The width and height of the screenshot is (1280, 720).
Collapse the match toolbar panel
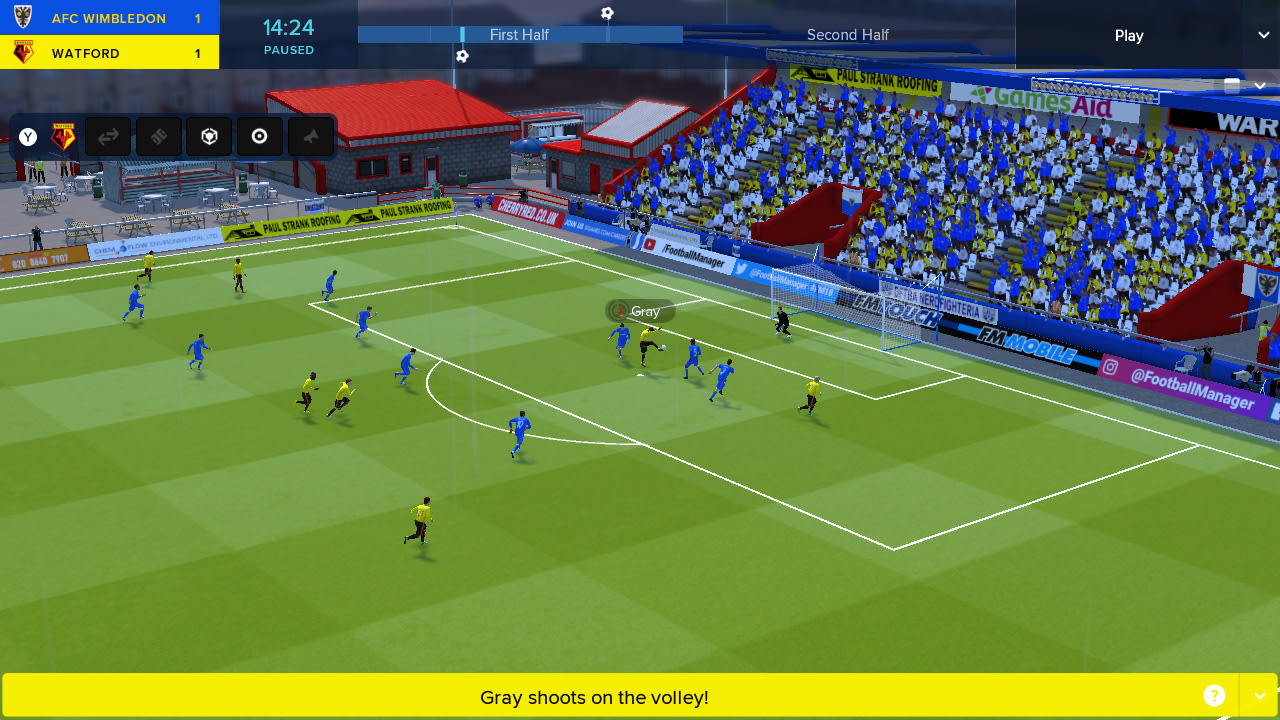(x=1259, y=85)
